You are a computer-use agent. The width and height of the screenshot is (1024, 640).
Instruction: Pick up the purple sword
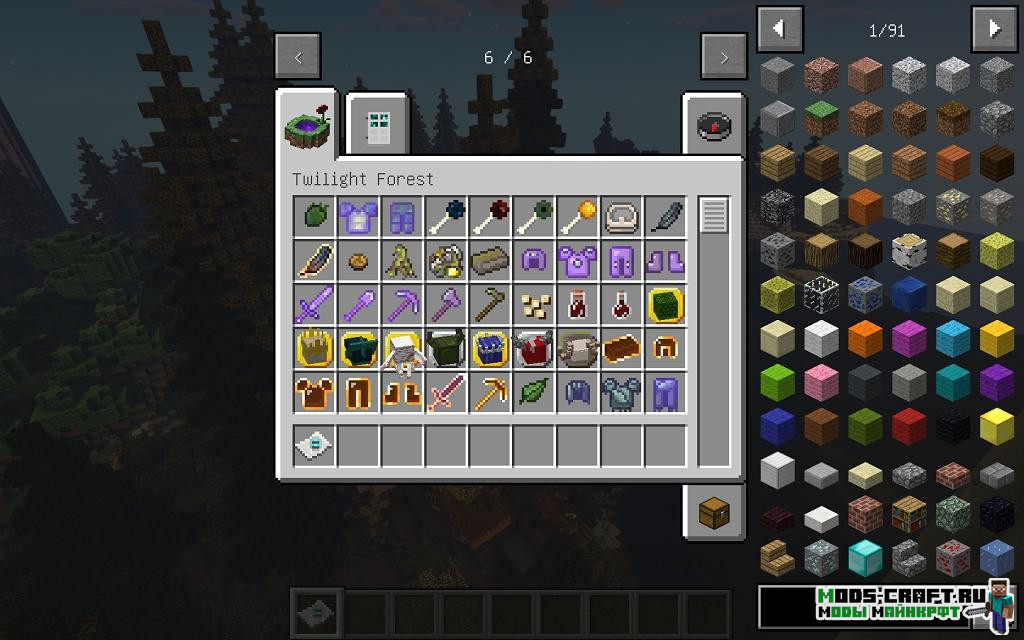[x=311, y=304]
